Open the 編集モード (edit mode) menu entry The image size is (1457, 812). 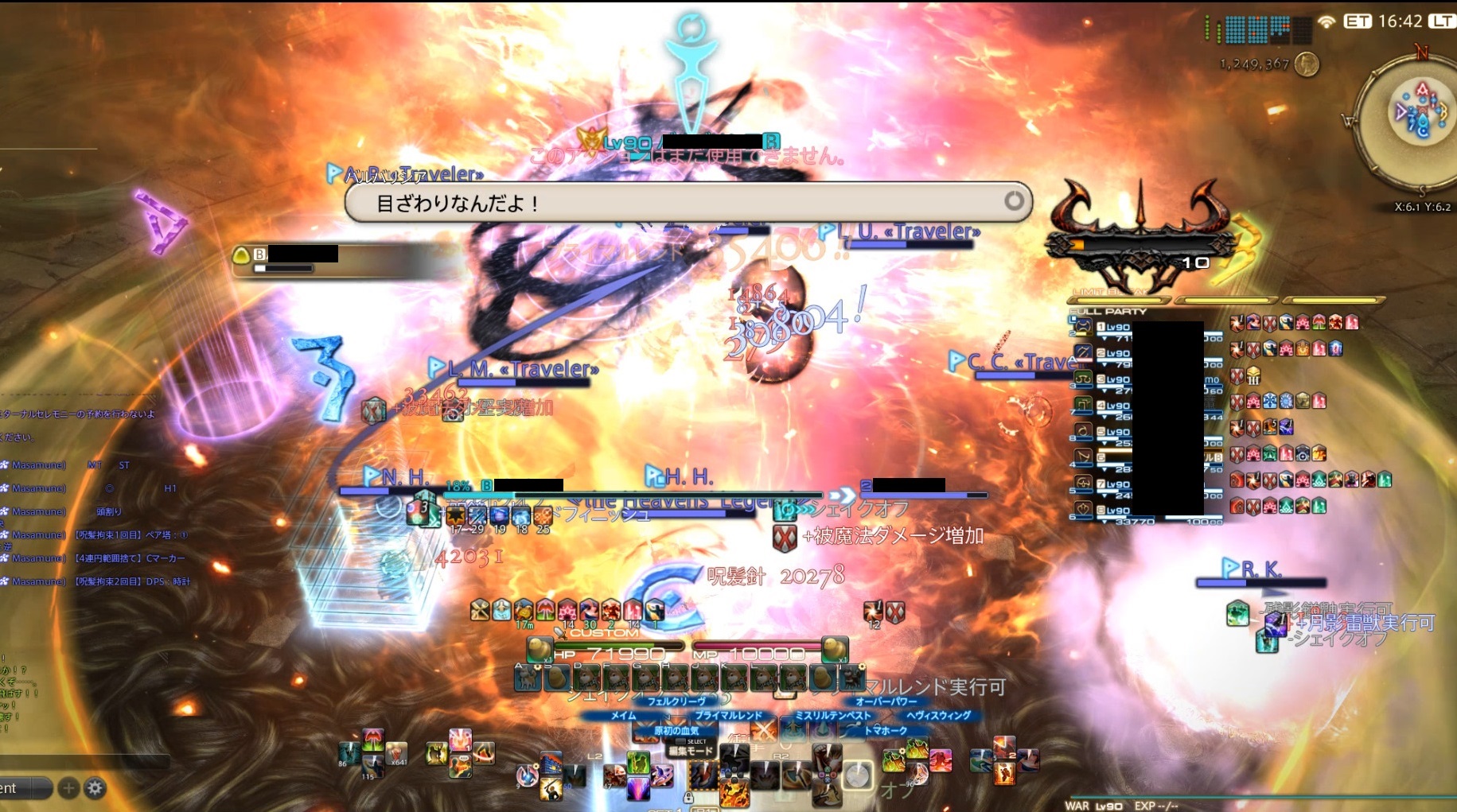coord(691,750)
